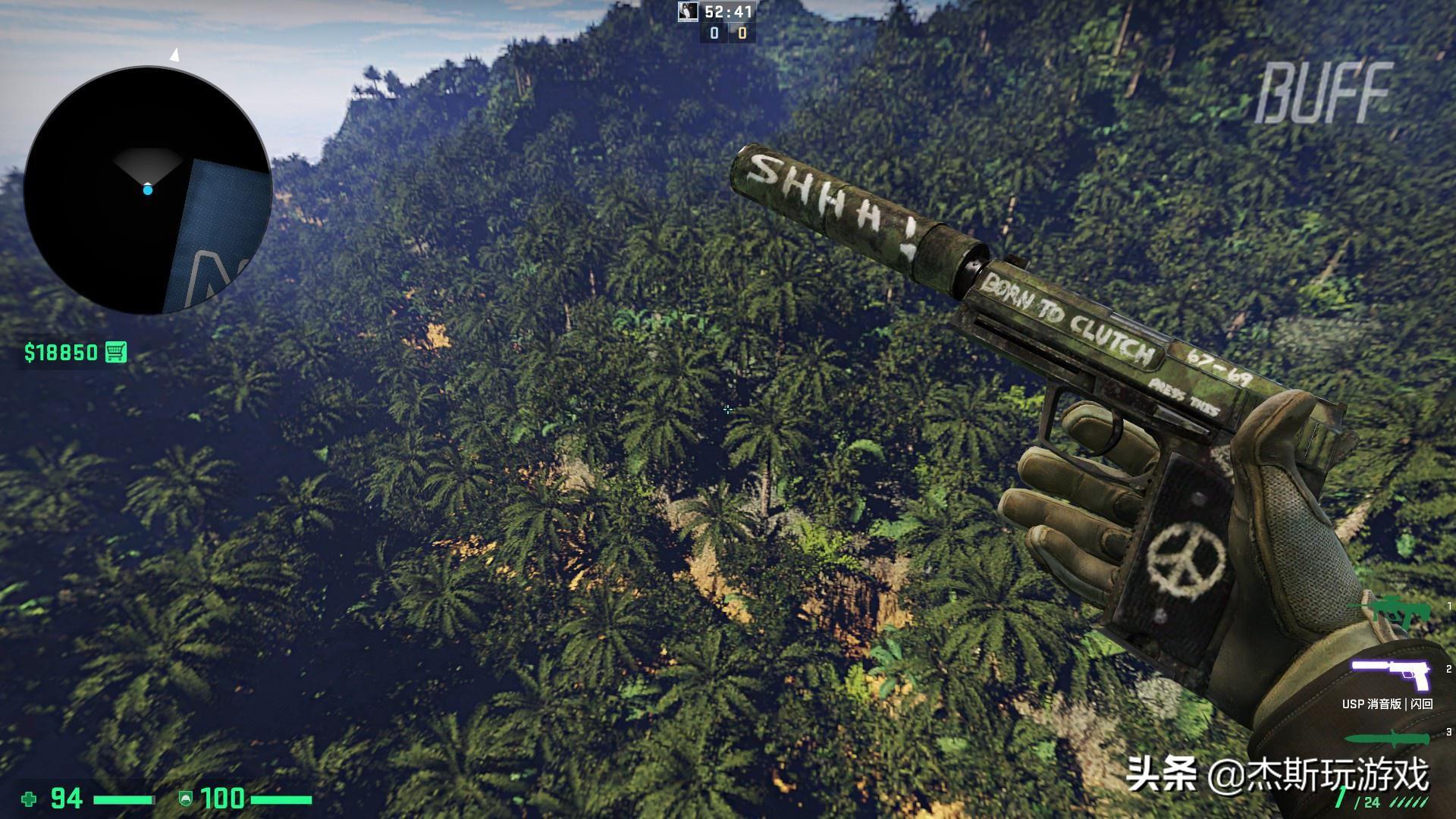Viewport: 1456px width, 819px height.
Task: Click the player avatar beside the timer
Action: [688, 11]
